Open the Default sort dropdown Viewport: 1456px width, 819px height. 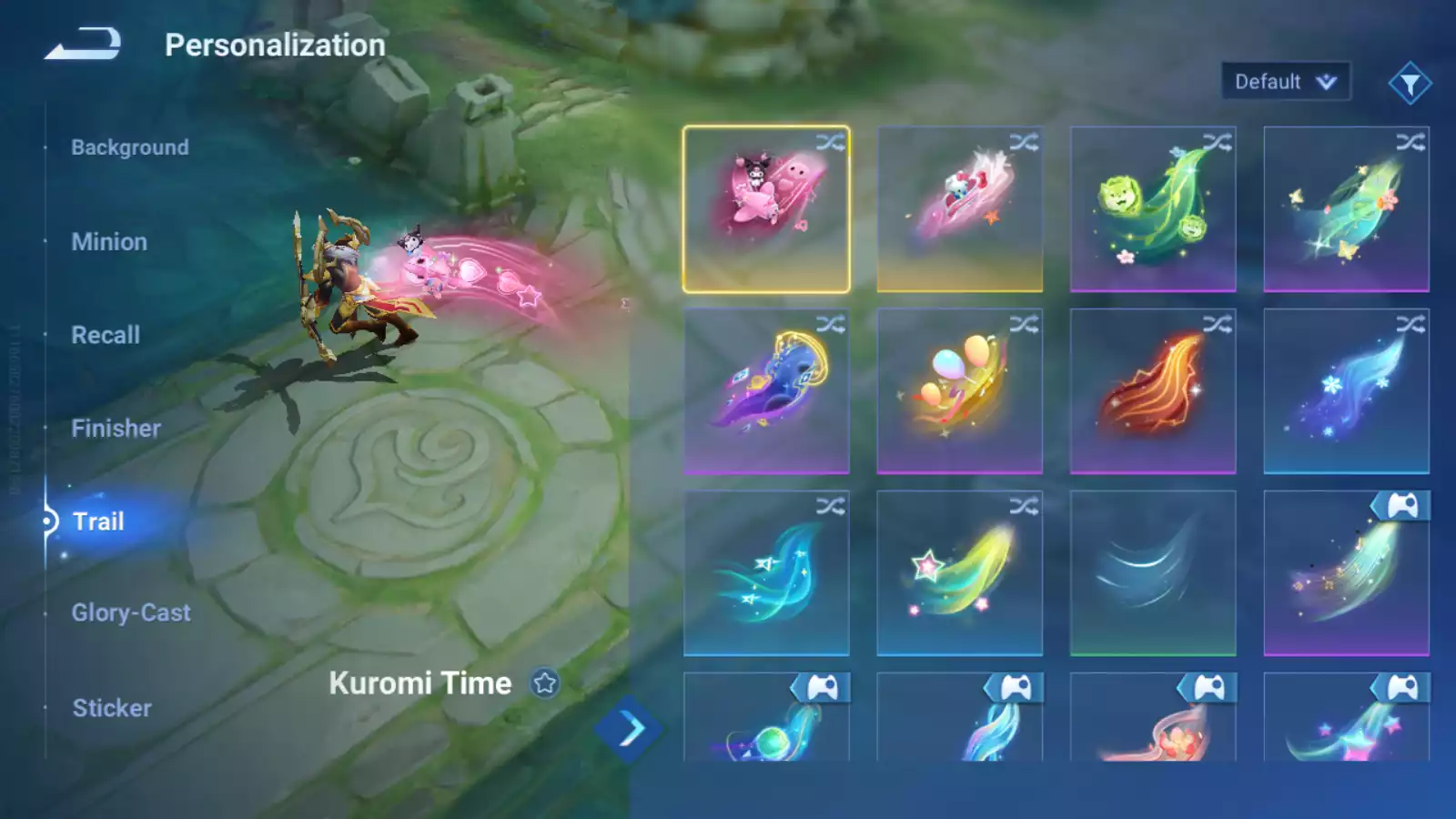click(x=1285, y=82)
